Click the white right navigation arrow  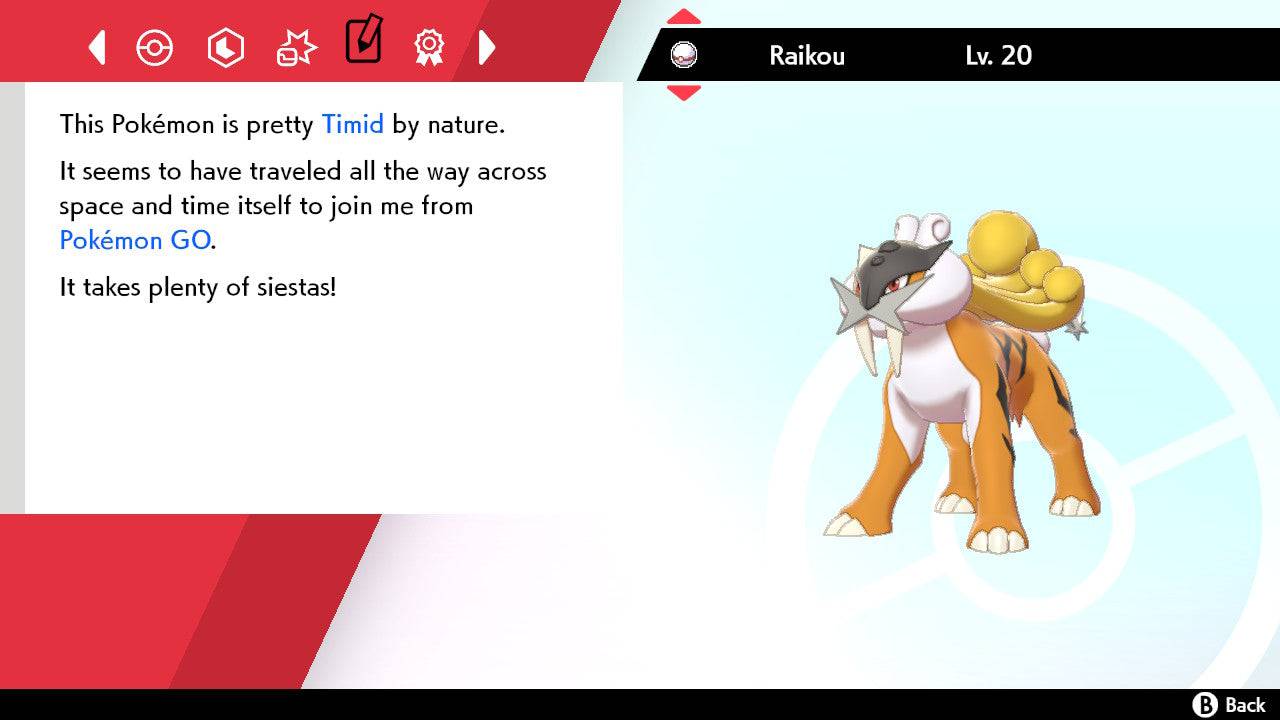point(487,46)
